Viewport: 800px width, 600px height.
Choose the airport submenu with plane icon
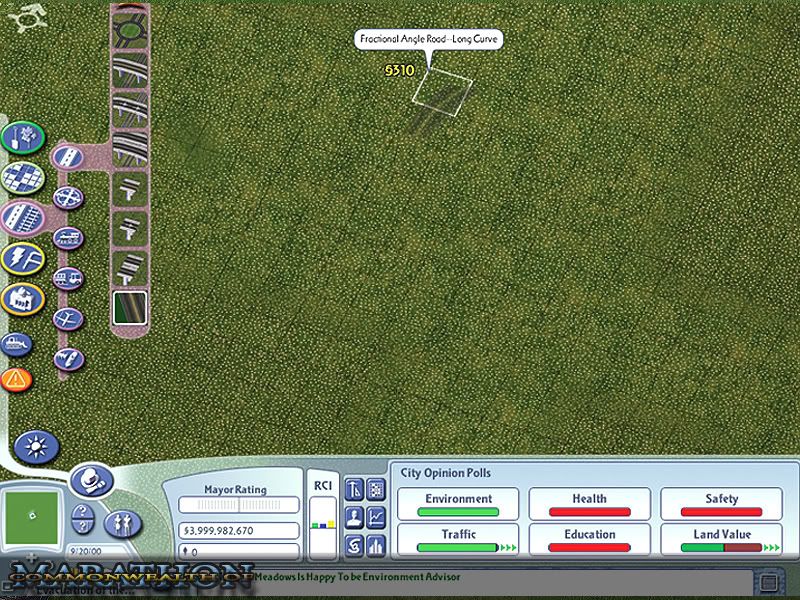point(67,319)
